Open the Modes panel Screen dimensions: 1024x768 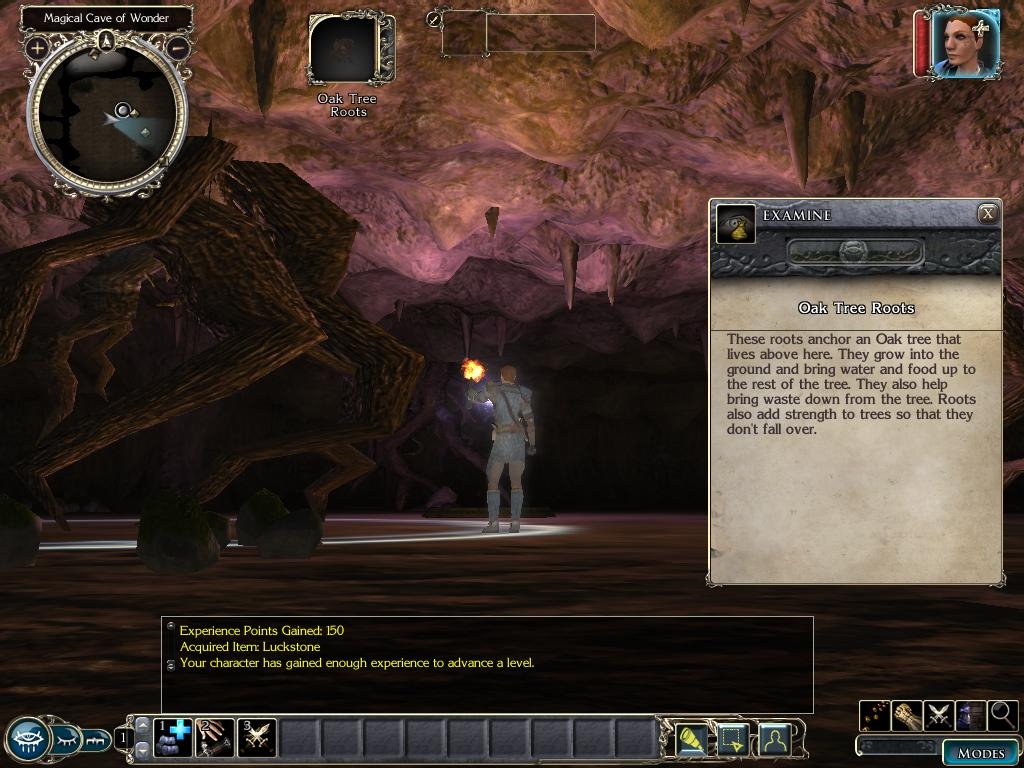[980, 753]
